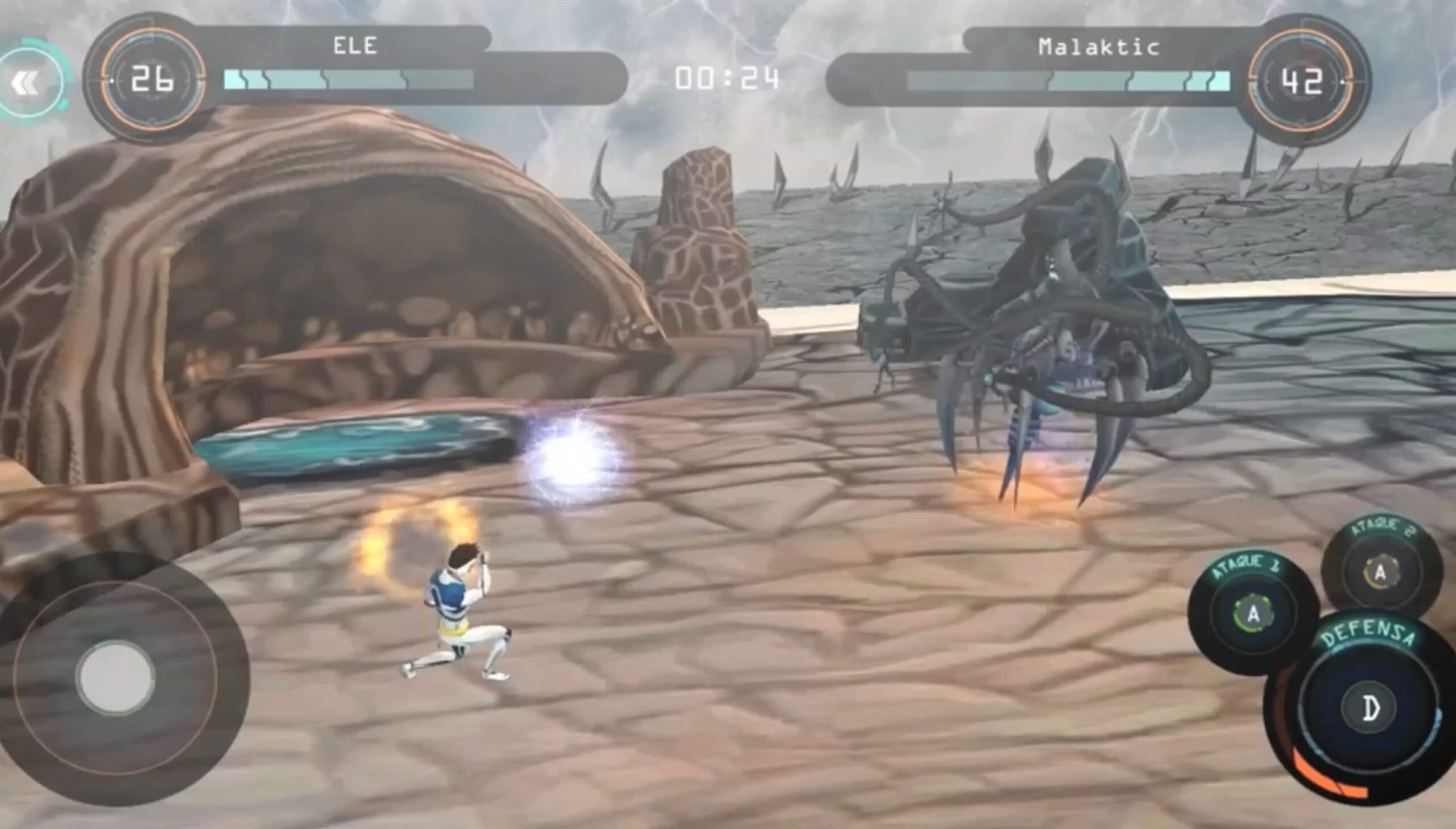Select the "ELE" nameplate banner

coord(355,46)
